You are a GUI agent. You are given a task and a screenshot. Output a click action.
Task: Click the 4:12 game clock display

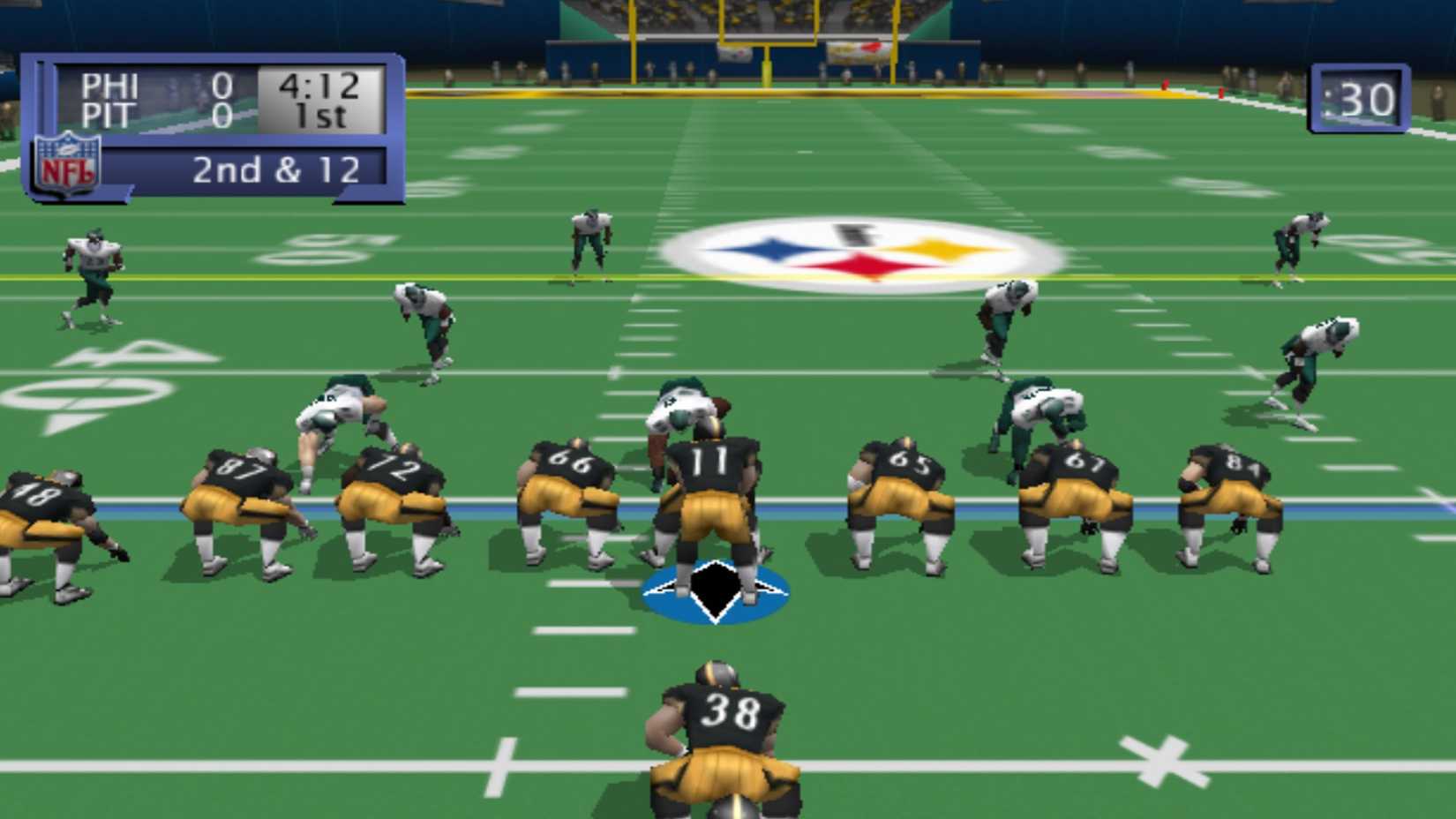[316, 86]
